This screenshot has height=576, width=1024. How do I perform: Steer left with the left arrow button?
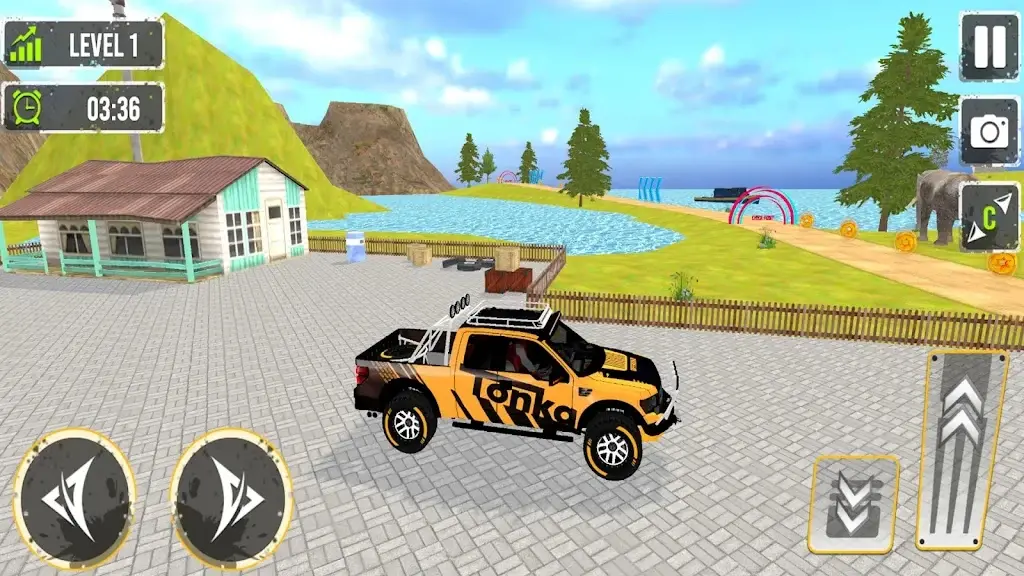click(x=75, y=499)
